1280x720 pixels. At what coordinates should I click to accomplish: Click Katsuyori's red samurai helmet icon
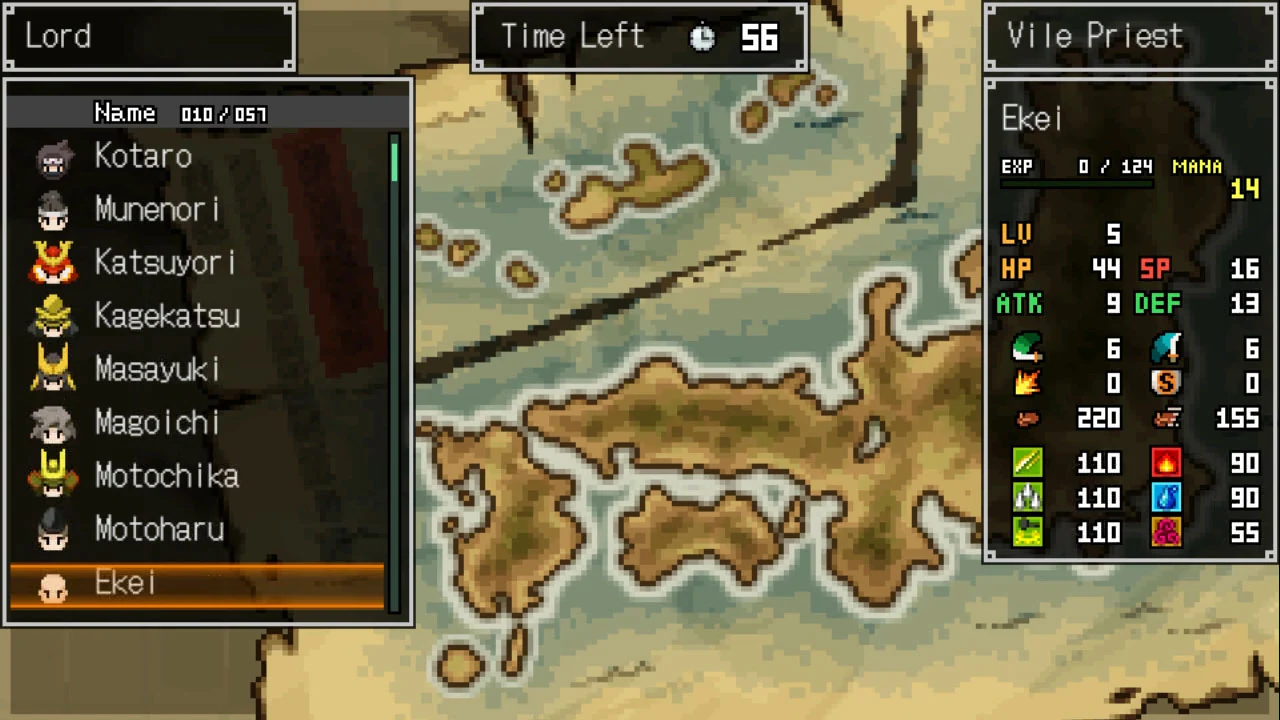coord(53,262)
